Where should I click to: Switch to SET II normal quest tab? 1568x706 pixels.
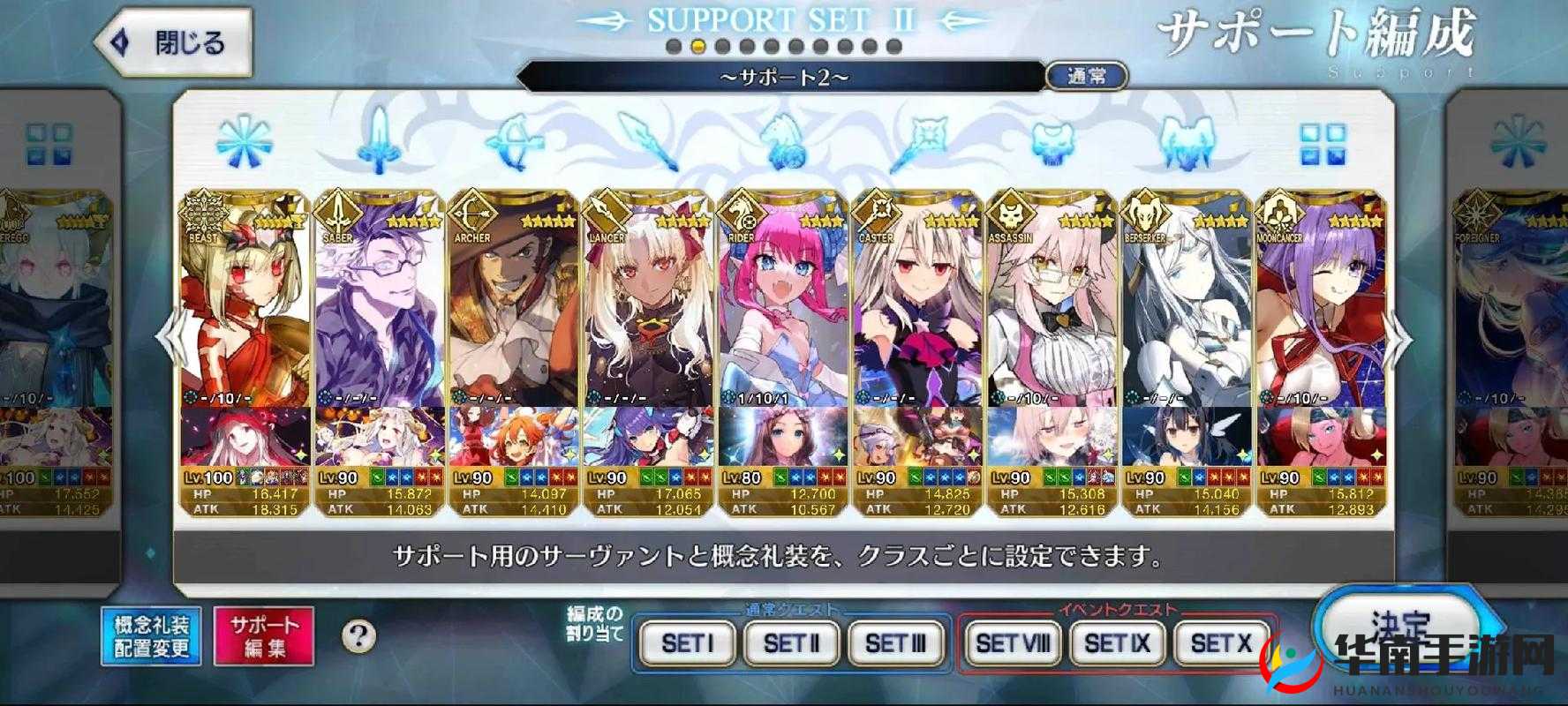[x=790, y=644]
